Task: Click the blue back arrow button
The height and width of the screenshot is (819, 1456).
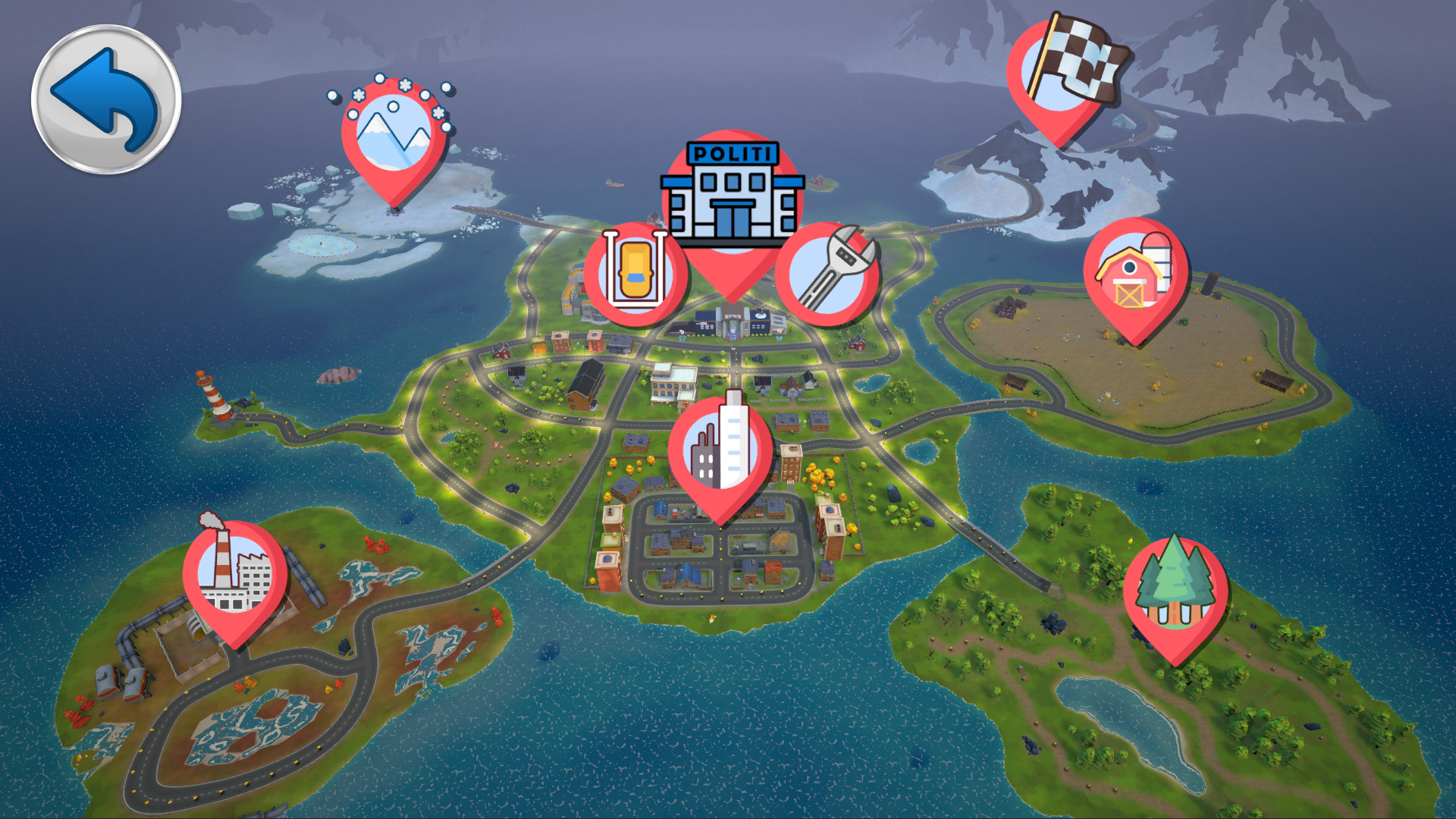Action: coord(106,99)
